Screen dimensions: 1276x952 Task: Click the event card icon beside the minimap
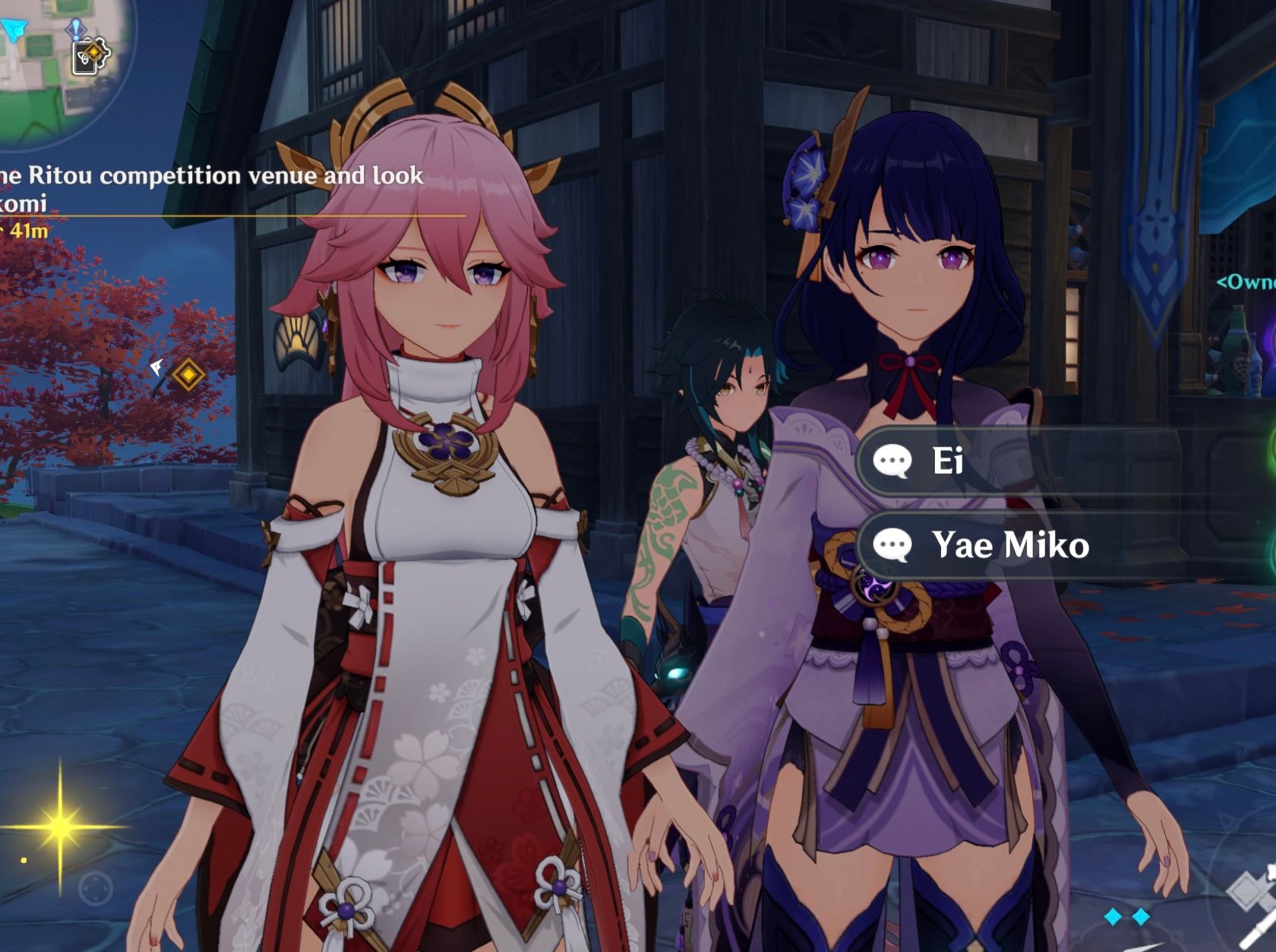[x=90, y=57]
